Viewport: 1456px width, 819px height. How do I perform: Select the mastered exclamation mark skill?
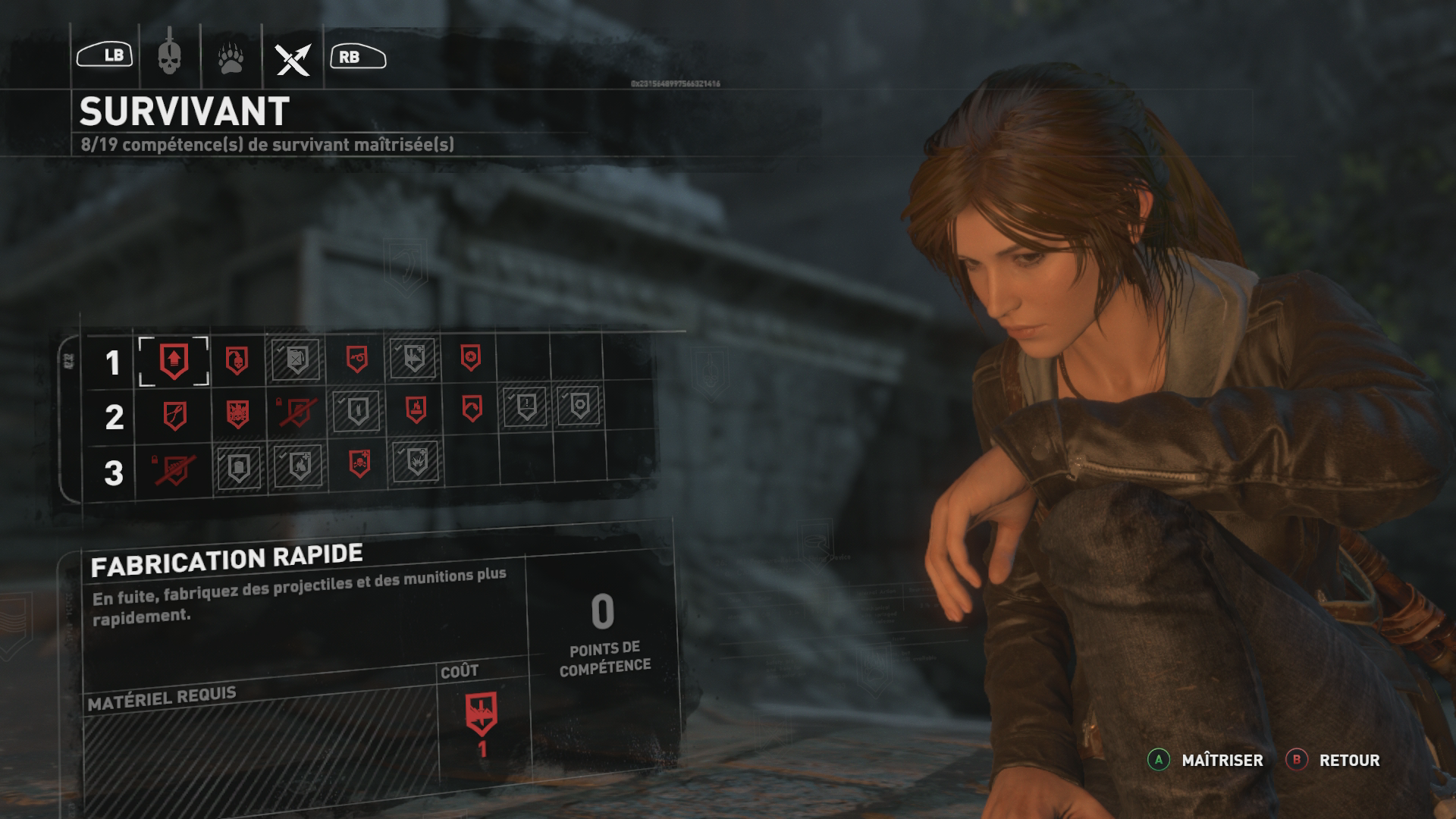coord(526,406)
